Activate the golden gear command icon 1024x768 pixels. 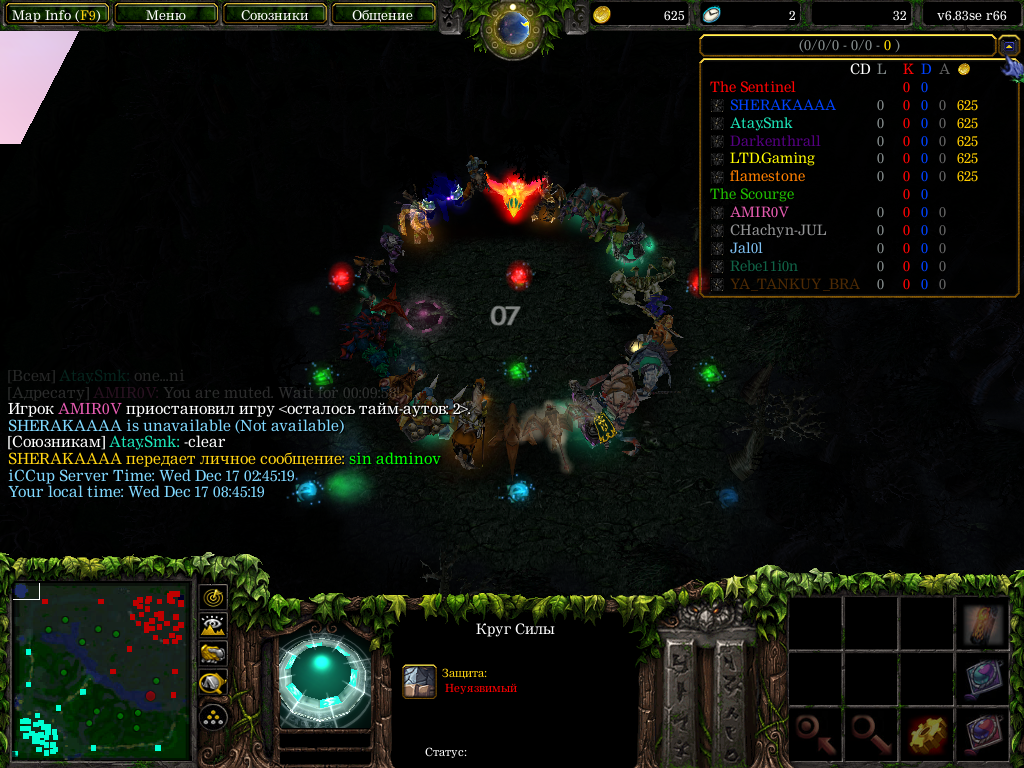(927, 736)
